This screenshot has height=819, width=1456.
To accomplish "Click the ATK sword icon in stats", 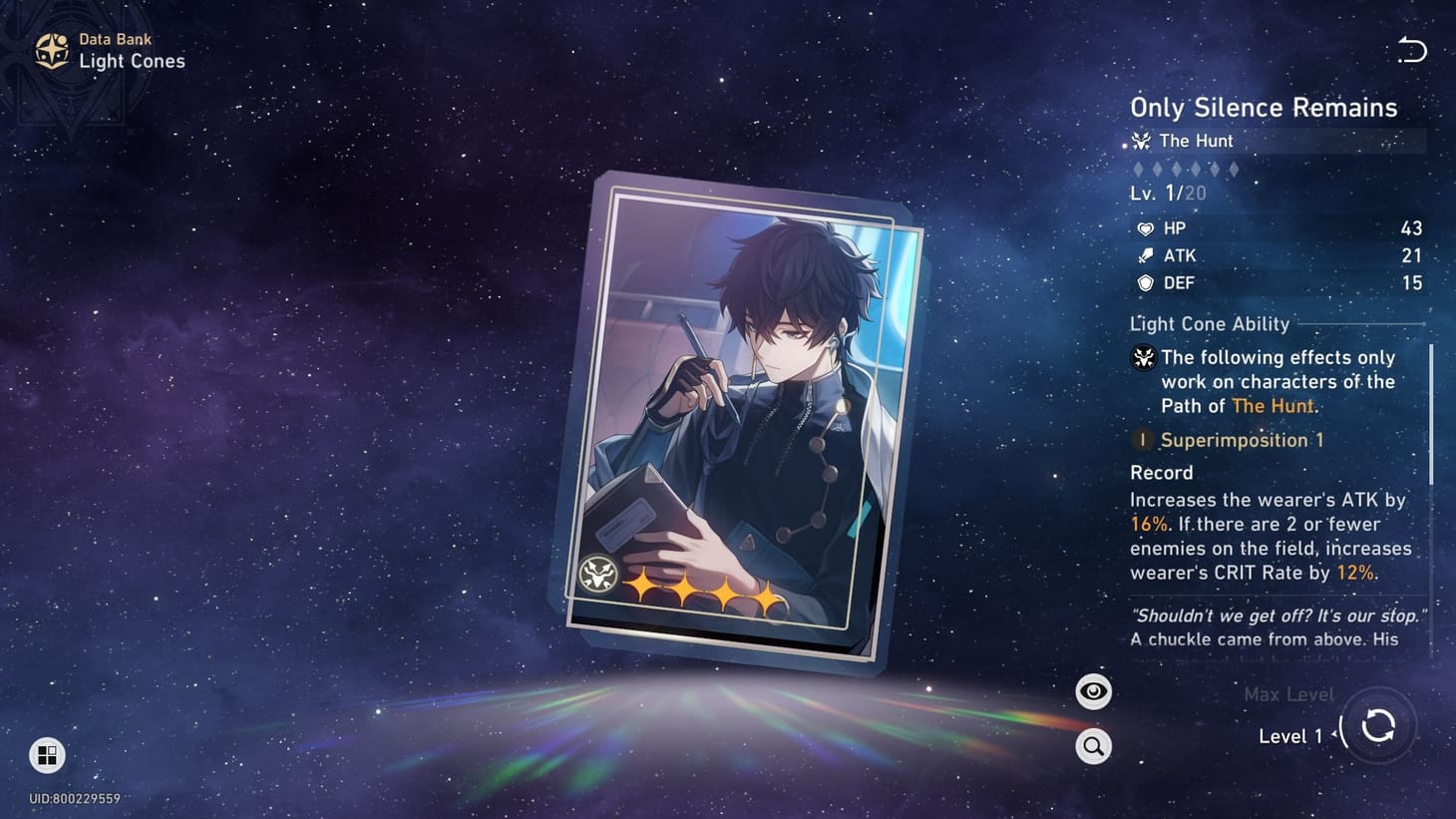I will point(1144,255).
